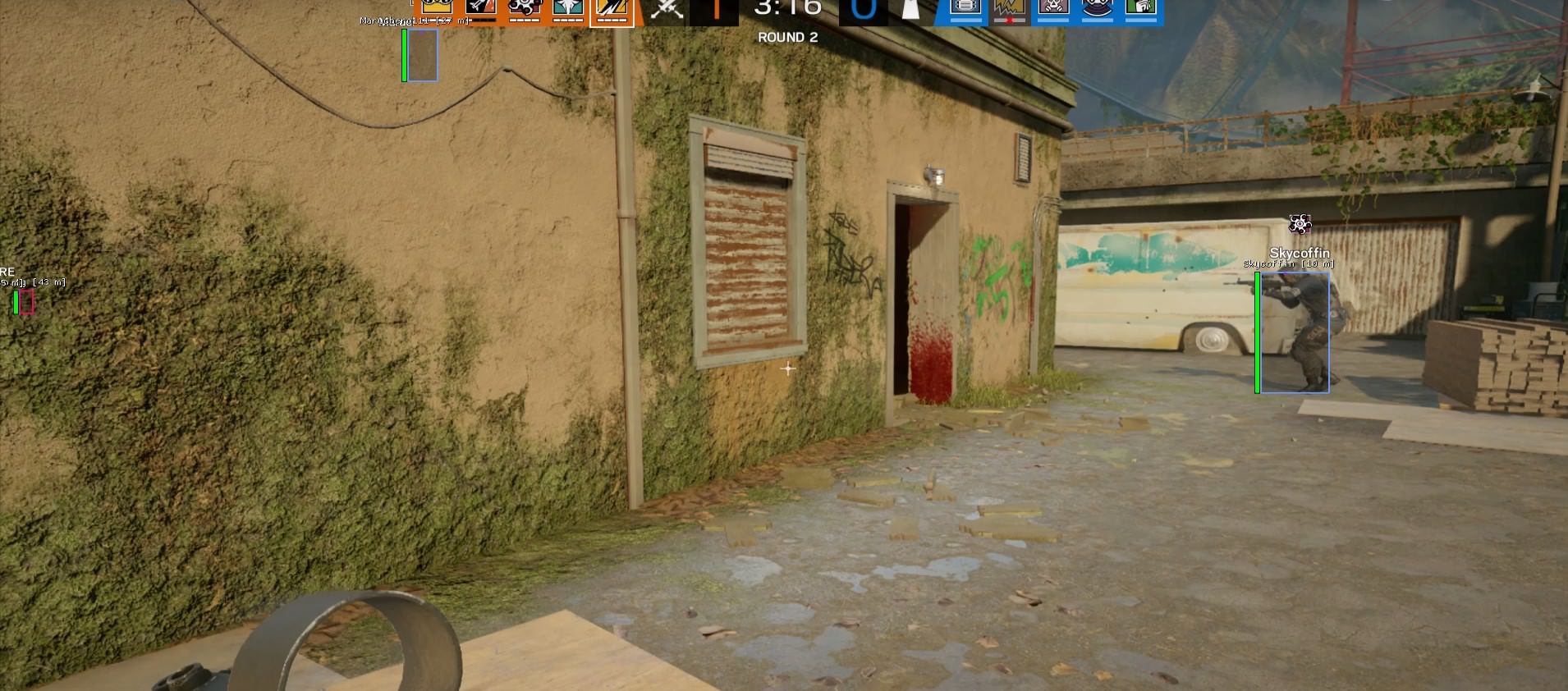Select the injured defender's cracked portrait icon
Image resolution: width=1568 pixels, height=691 pixels.
coord(1009,10)
